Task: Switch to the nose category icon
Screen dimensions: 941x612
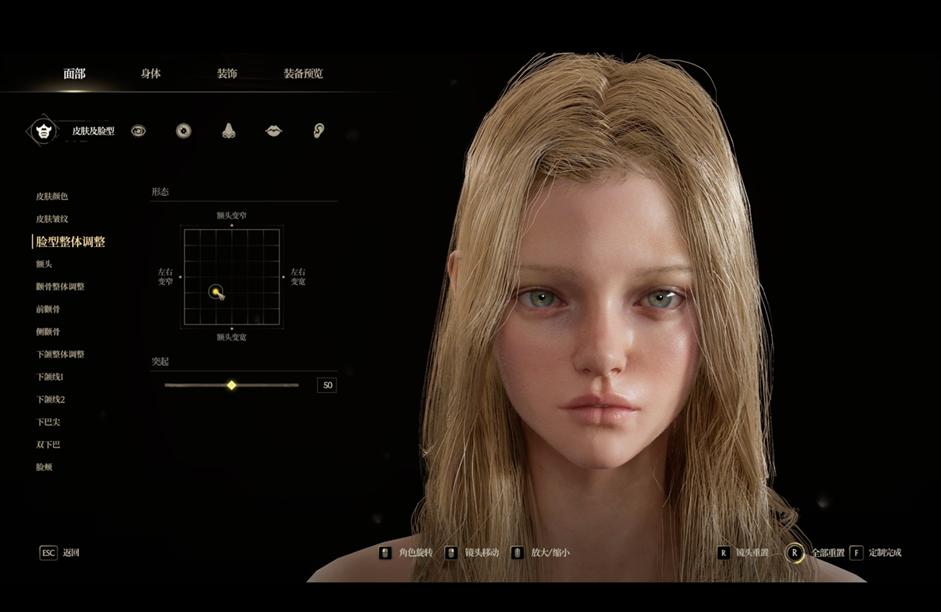Action: [x=228, y=131]
